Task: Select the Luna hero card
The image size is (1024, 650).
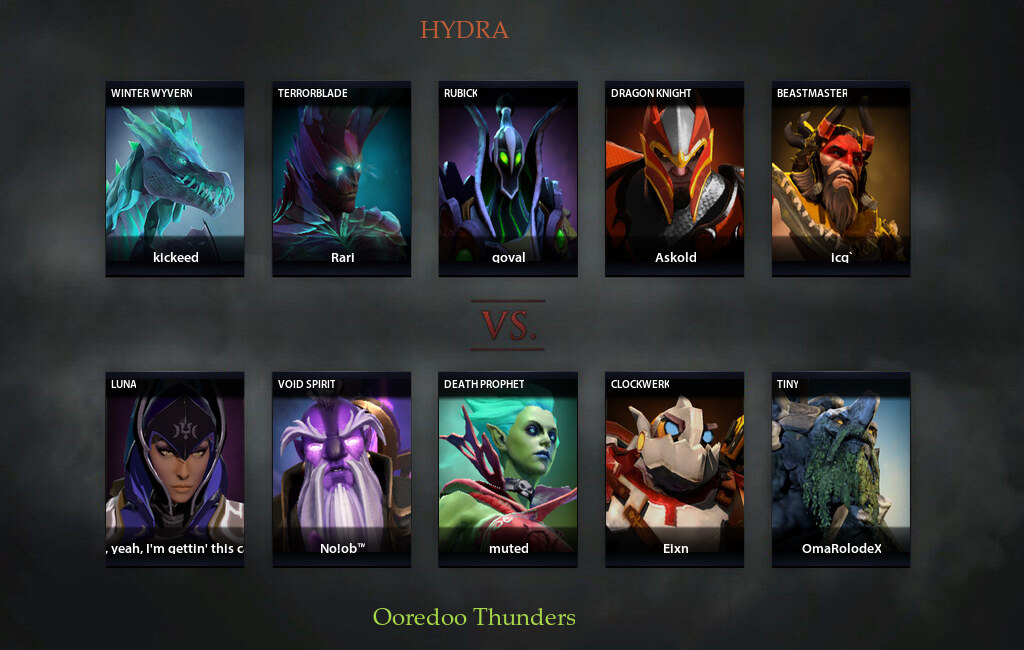Action: click(175, 469)
